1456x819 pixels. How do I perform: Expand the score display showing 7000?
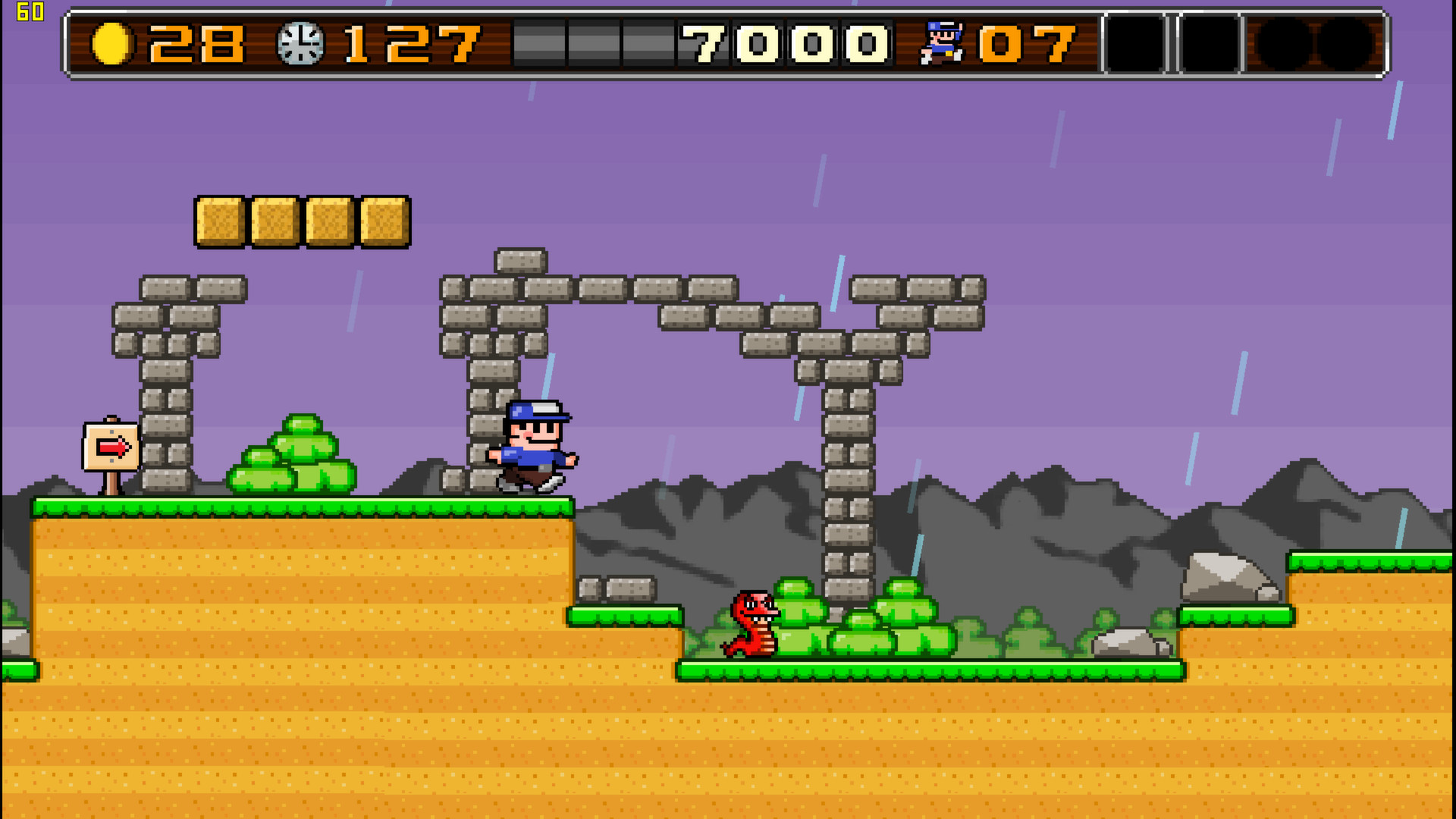(x=785, y=45)
